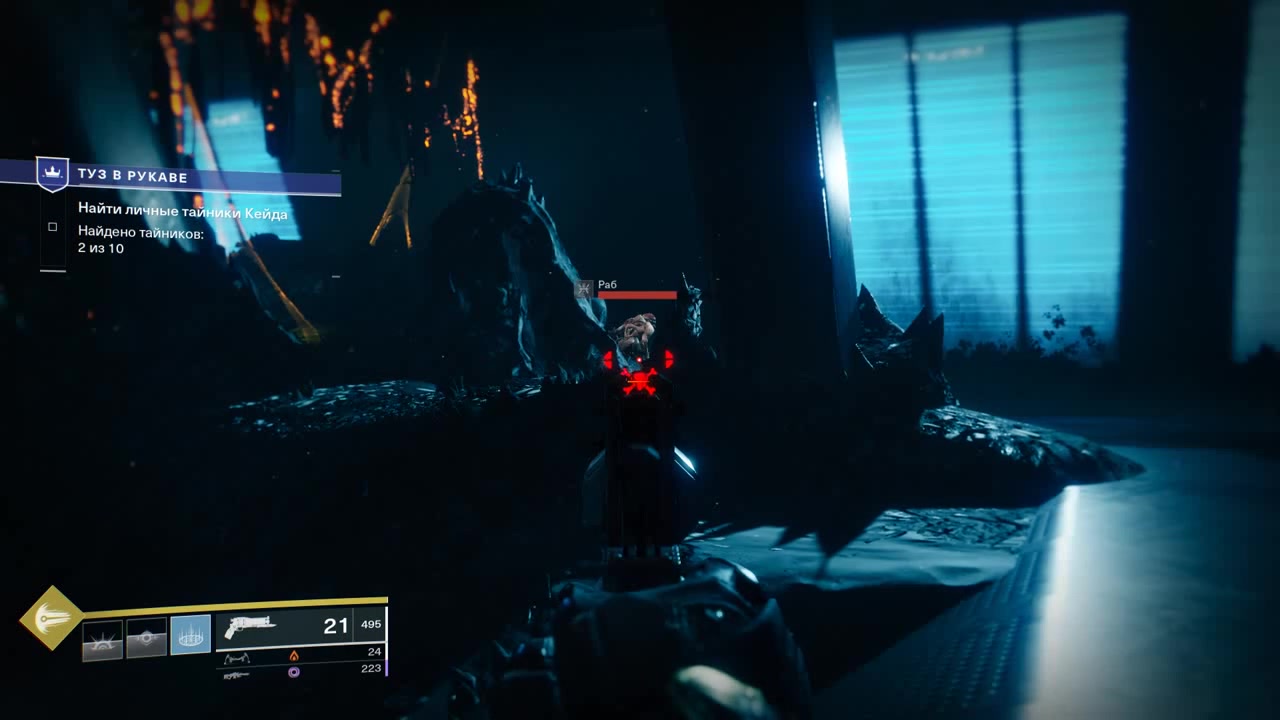Image resolution: width=1280 pixels, height=720 pixels.
Task: Select the grenade ability icon
Action: (103, 639)
